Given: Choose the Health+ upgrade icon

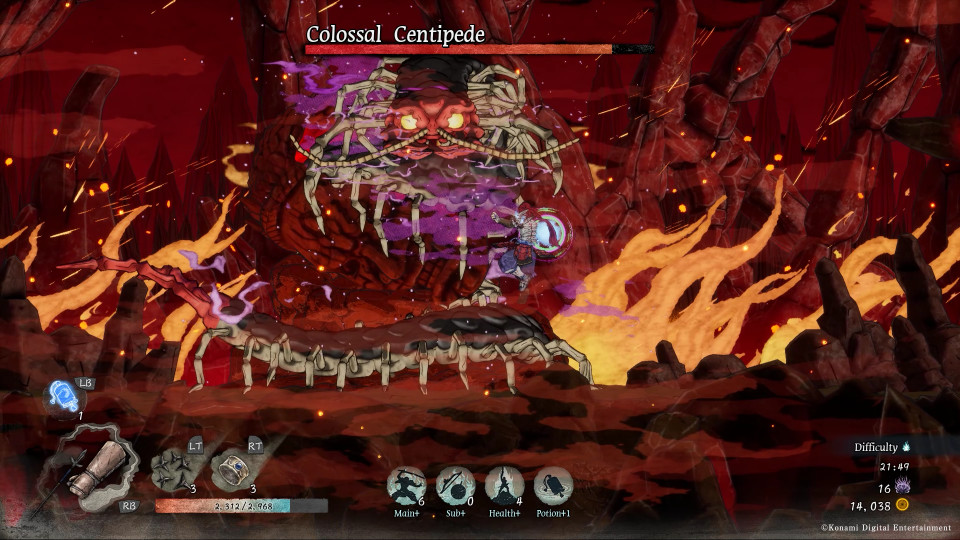Looking at the screenshot, I should [504, 486].
